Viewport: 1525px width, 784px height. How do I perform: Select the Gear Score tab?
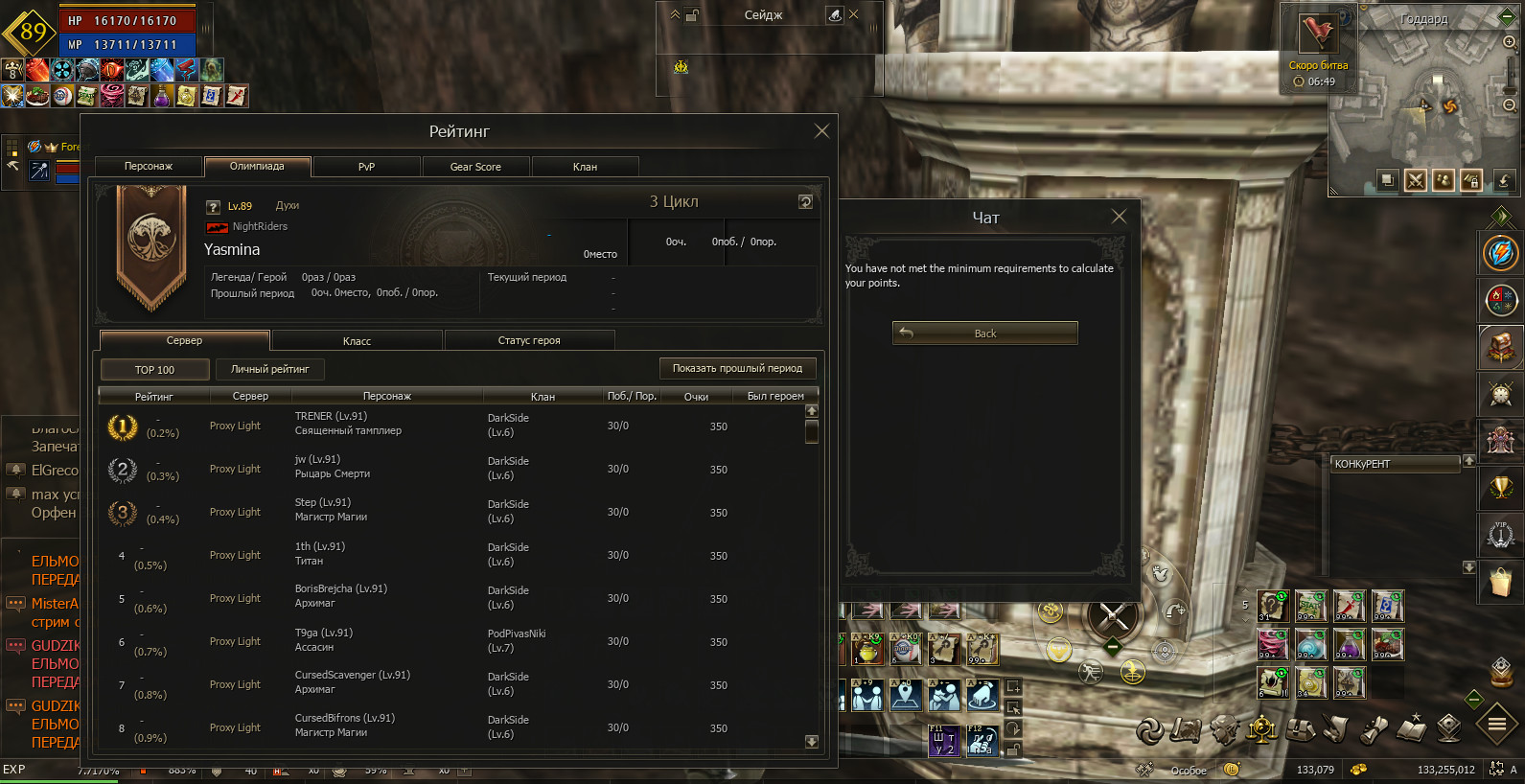(475, 167)
